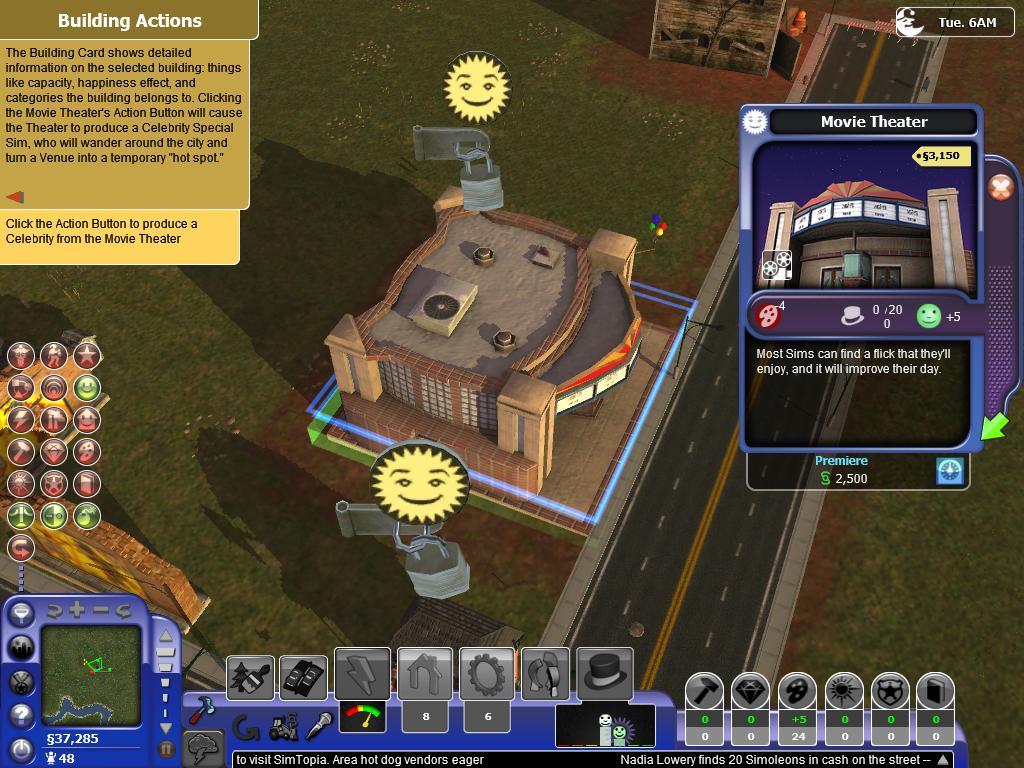
Task: Select the road building tool
Action: click(x=302, y=679)
